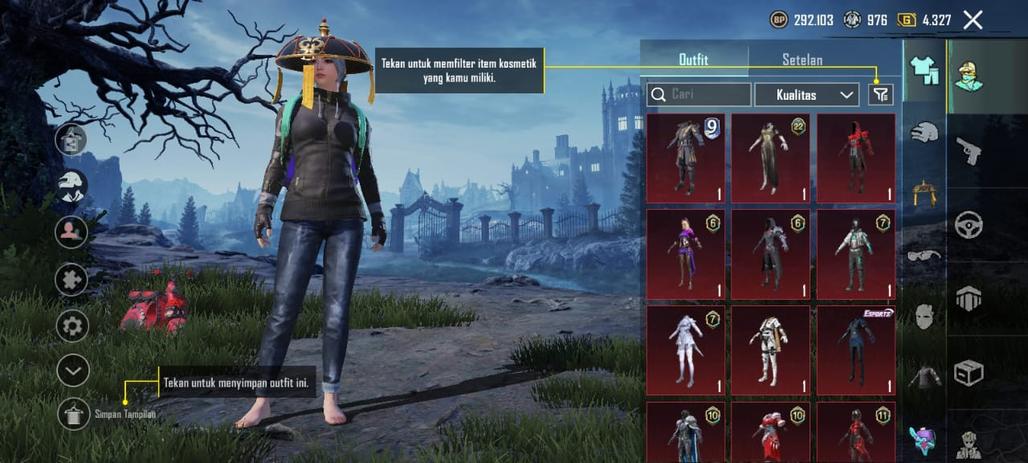This screenshot has width=1028, height=463.
Task: Open the gloves category
Action: pyautogui.click(x=924, y=132)
